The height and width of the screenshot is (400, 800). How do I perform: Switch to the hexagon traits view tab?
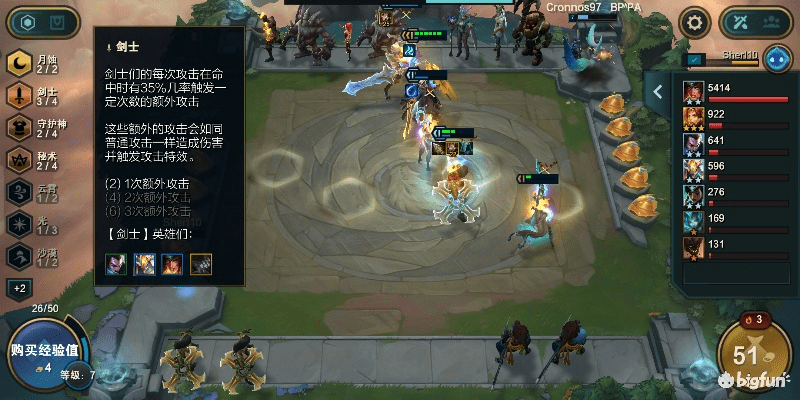(29, 22)
